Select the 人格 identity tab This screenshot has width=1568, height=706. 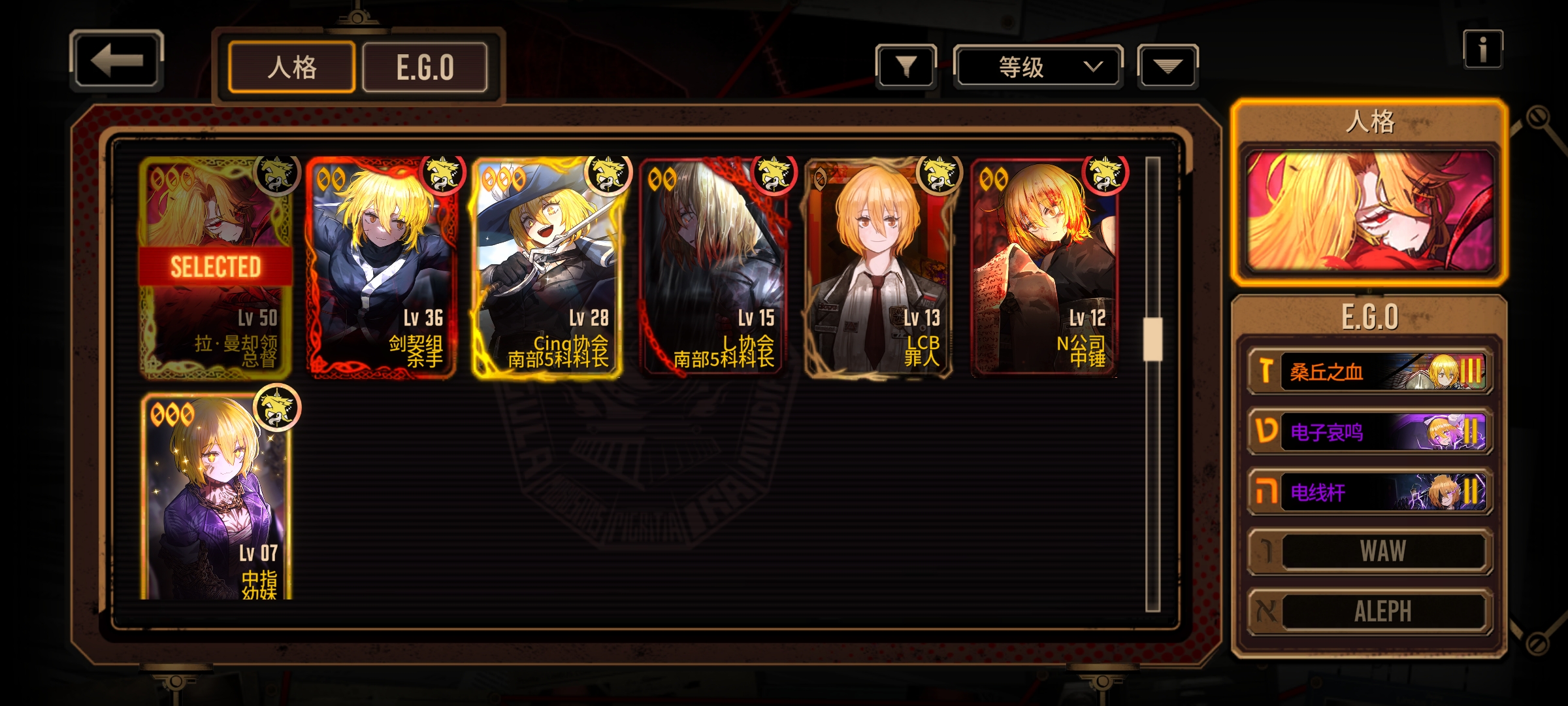tap(291, 67)
